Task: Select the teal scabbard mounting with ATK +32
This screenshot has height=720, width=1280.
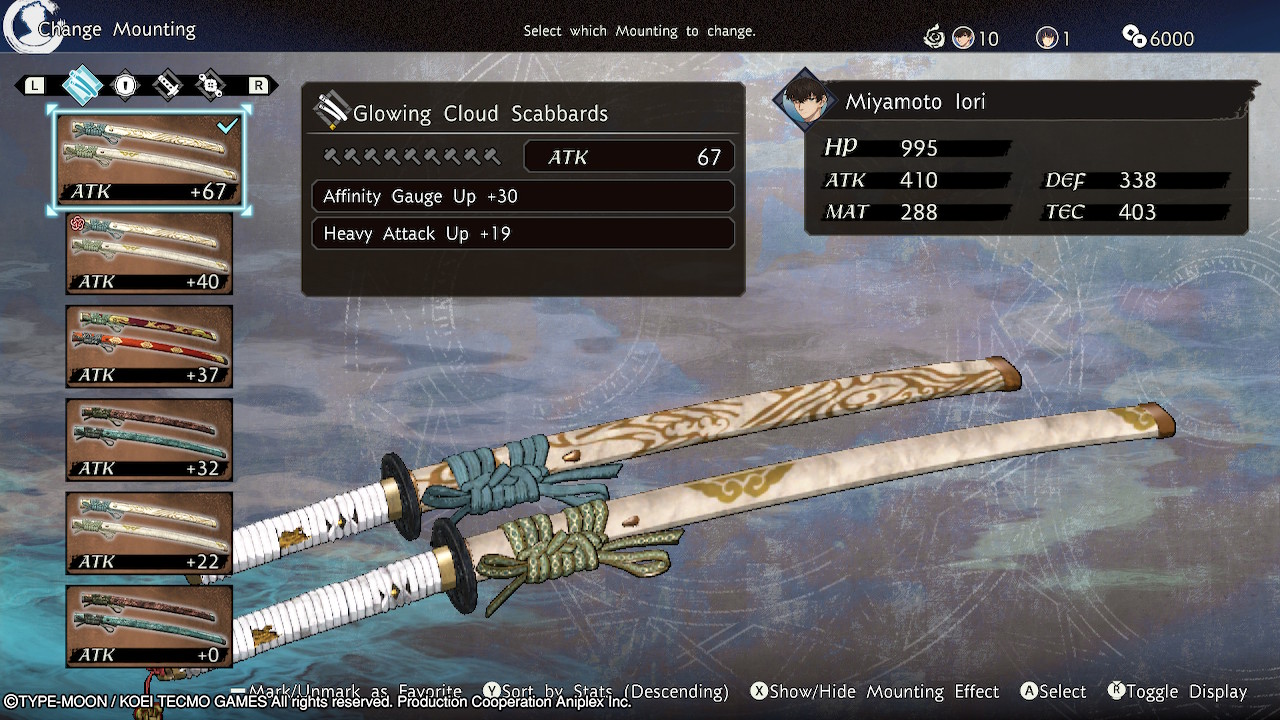Action: pyautogui.click(x=149, y=440)
